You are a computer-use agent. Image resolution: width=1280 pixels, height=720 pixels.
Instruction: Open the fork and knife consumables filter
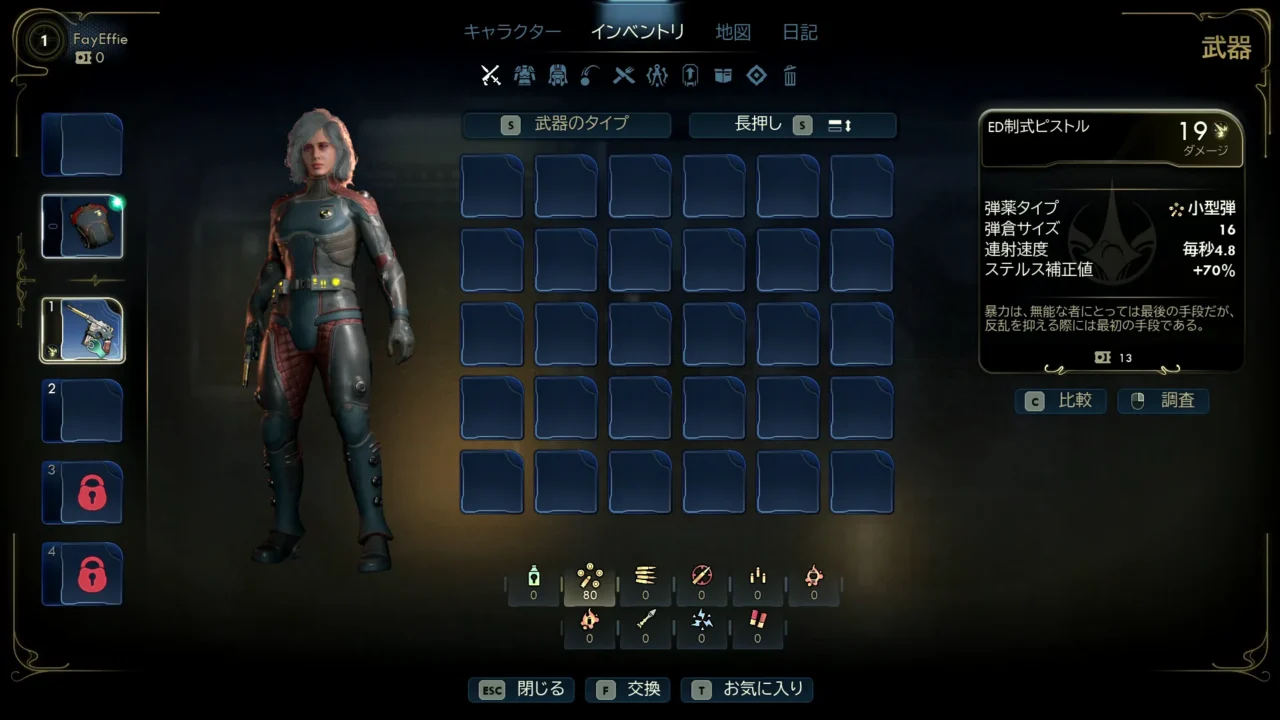point(624,75)
